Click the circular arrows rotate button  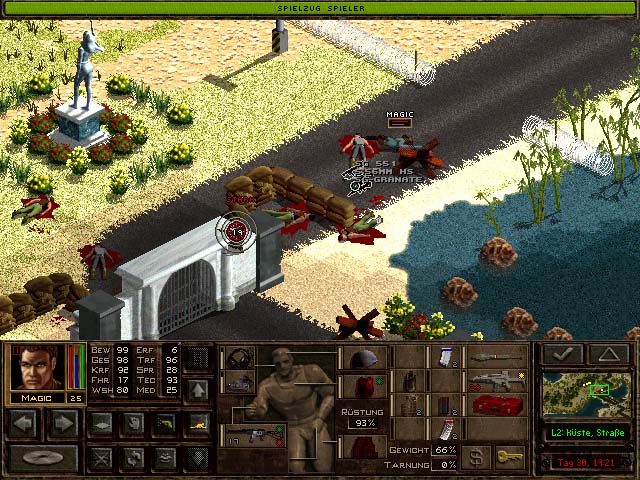click(x=133, y=459)
